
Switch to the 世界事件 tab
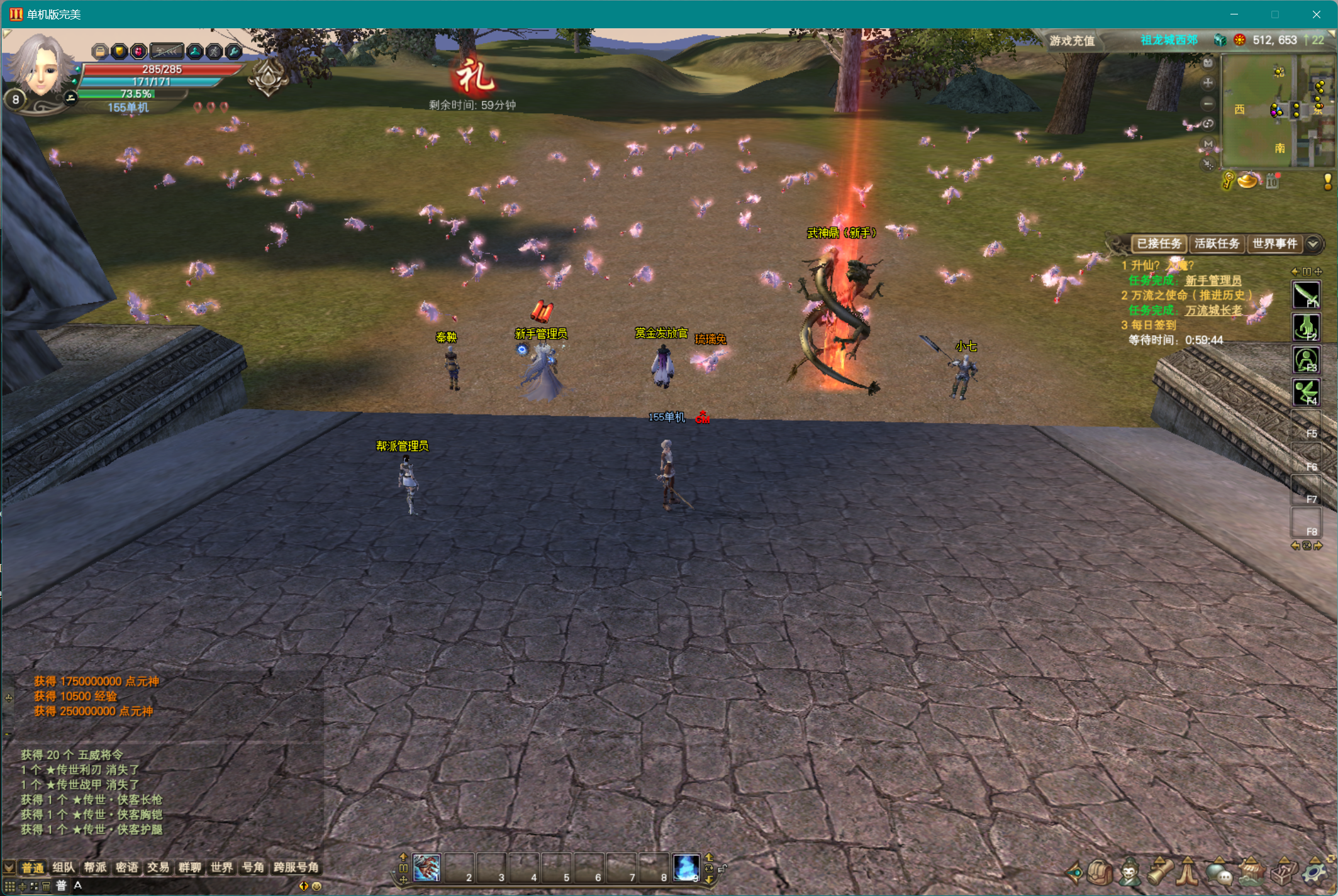point(1274,244)
